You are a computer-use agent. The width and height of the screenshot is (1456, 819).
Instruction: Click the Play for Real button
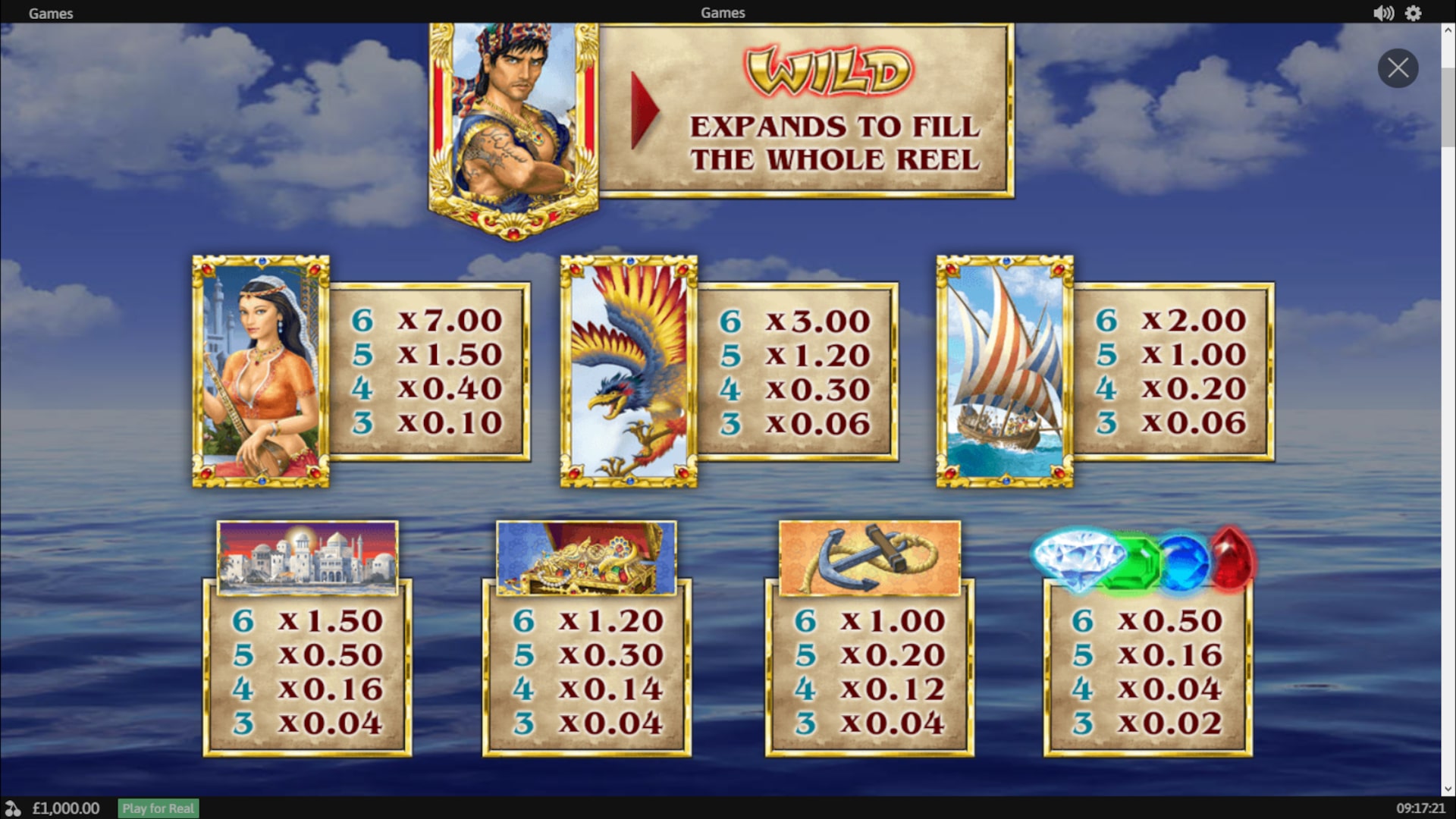(158, 808)
